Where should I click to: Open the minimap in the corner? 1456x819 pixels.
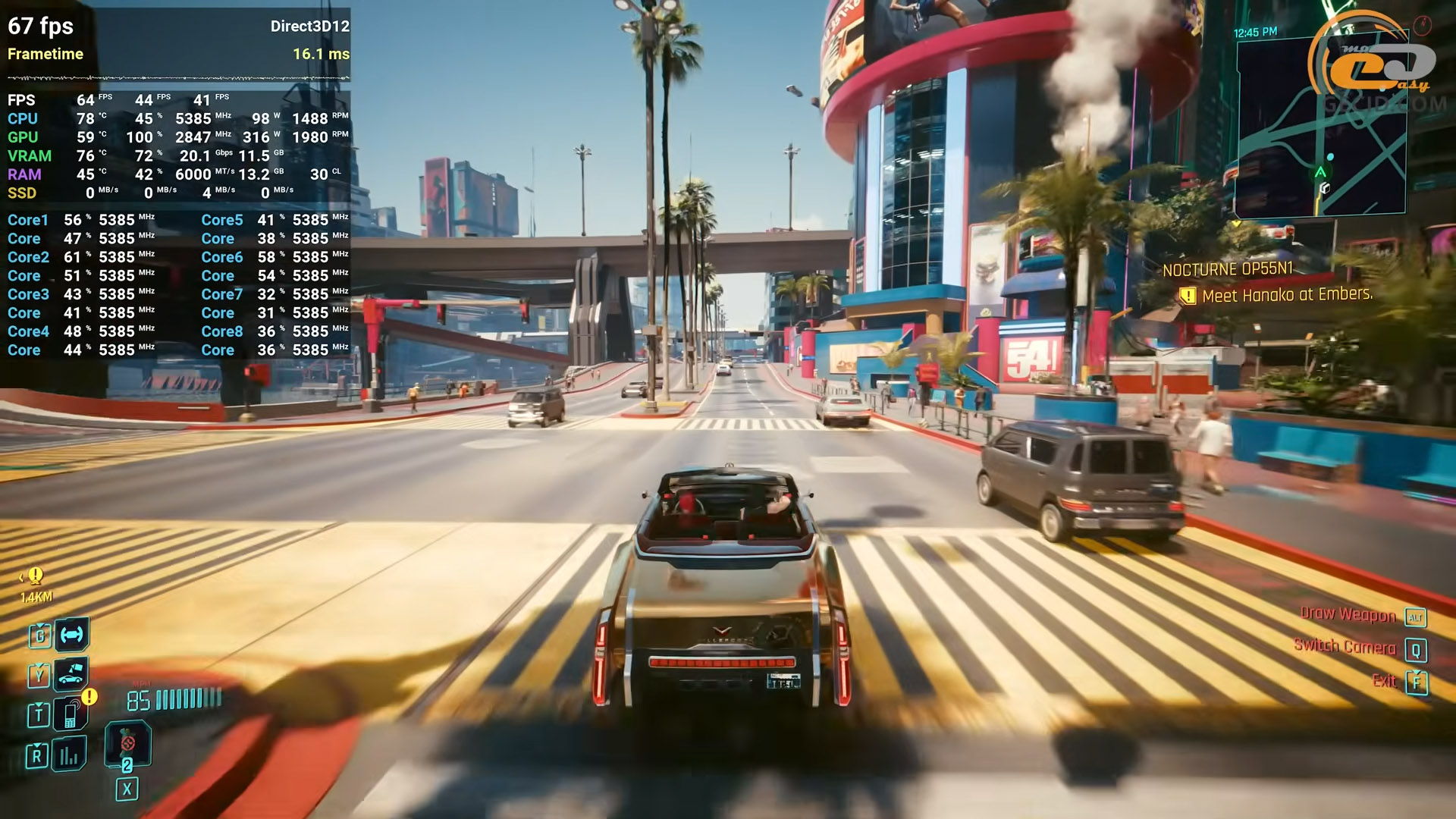coord(1320,127)
